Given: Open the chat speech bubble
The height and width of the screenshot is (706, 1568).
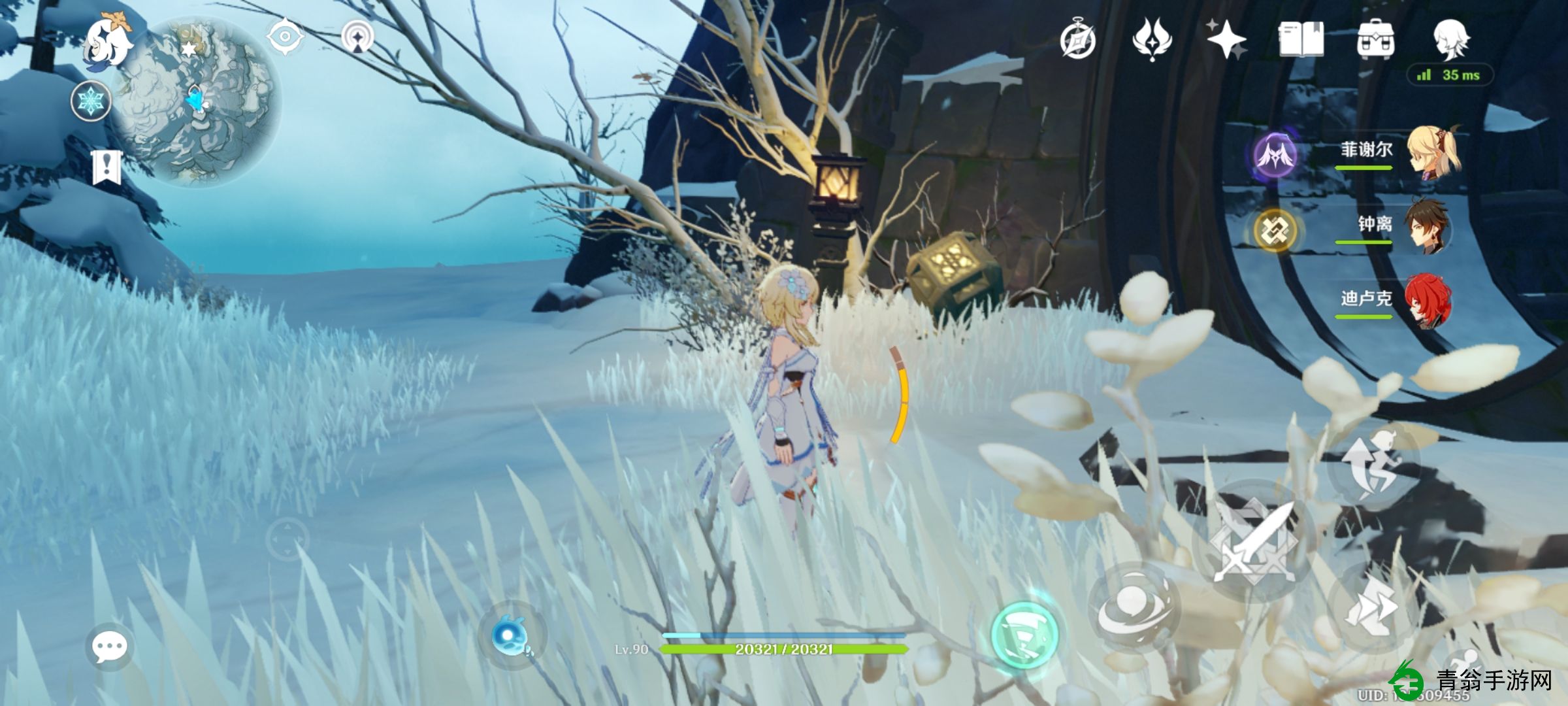Looking at the screenshot, I should pos(108,647).
